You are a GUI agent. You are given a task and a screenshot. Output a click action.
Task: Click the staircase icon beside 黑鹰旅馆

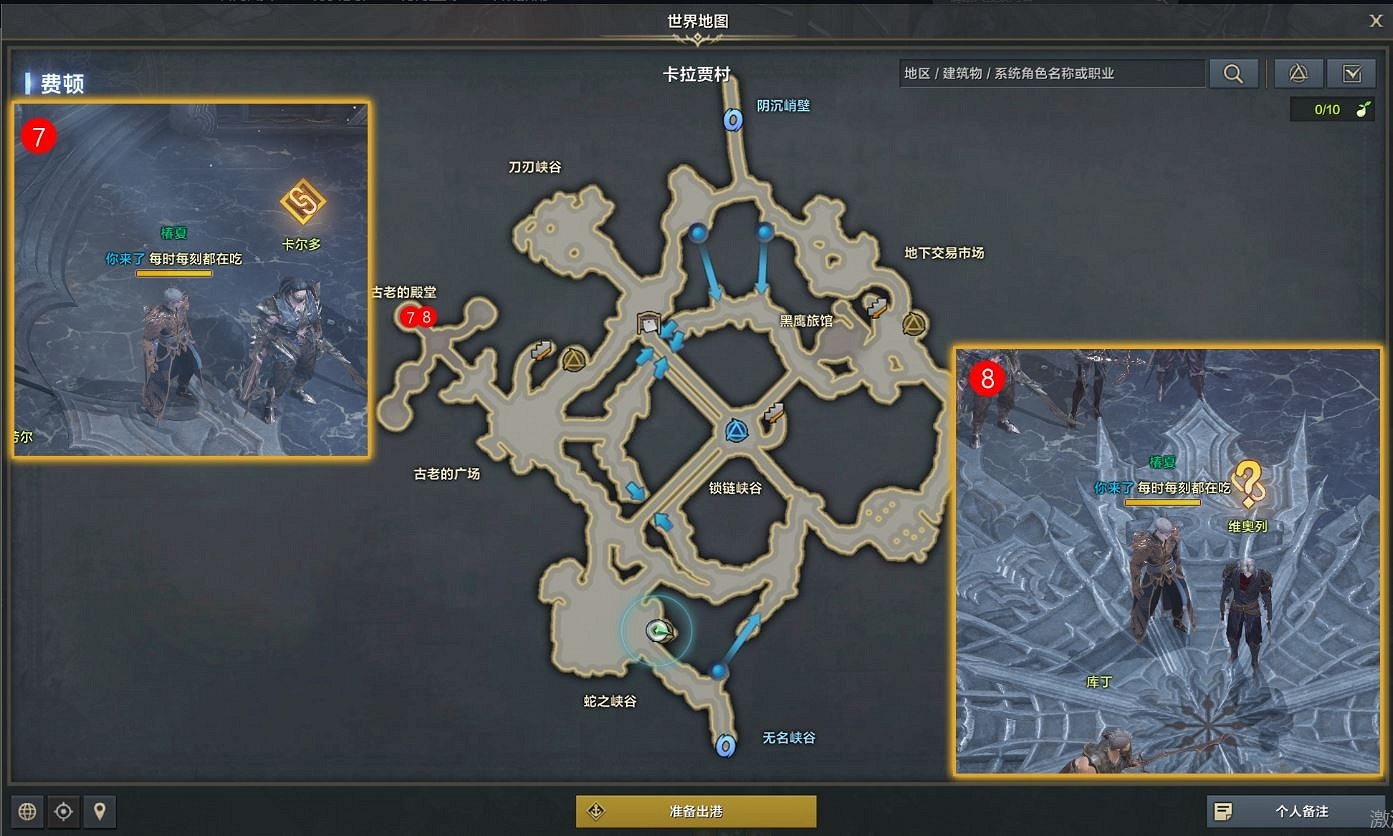point(875,306)
